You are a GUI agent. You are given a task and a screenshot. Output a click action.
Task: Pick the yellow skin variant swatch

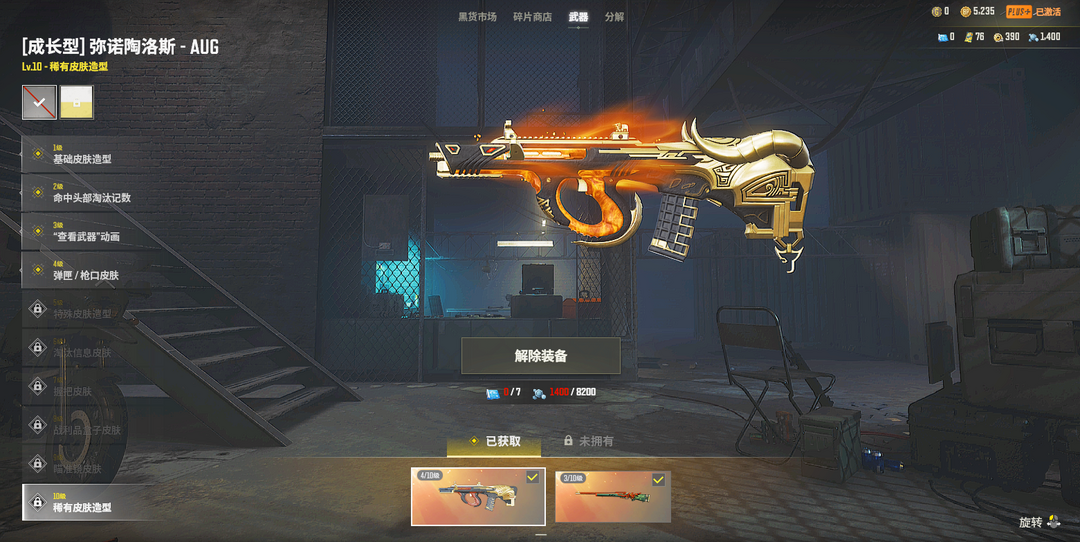click(77, 102)
